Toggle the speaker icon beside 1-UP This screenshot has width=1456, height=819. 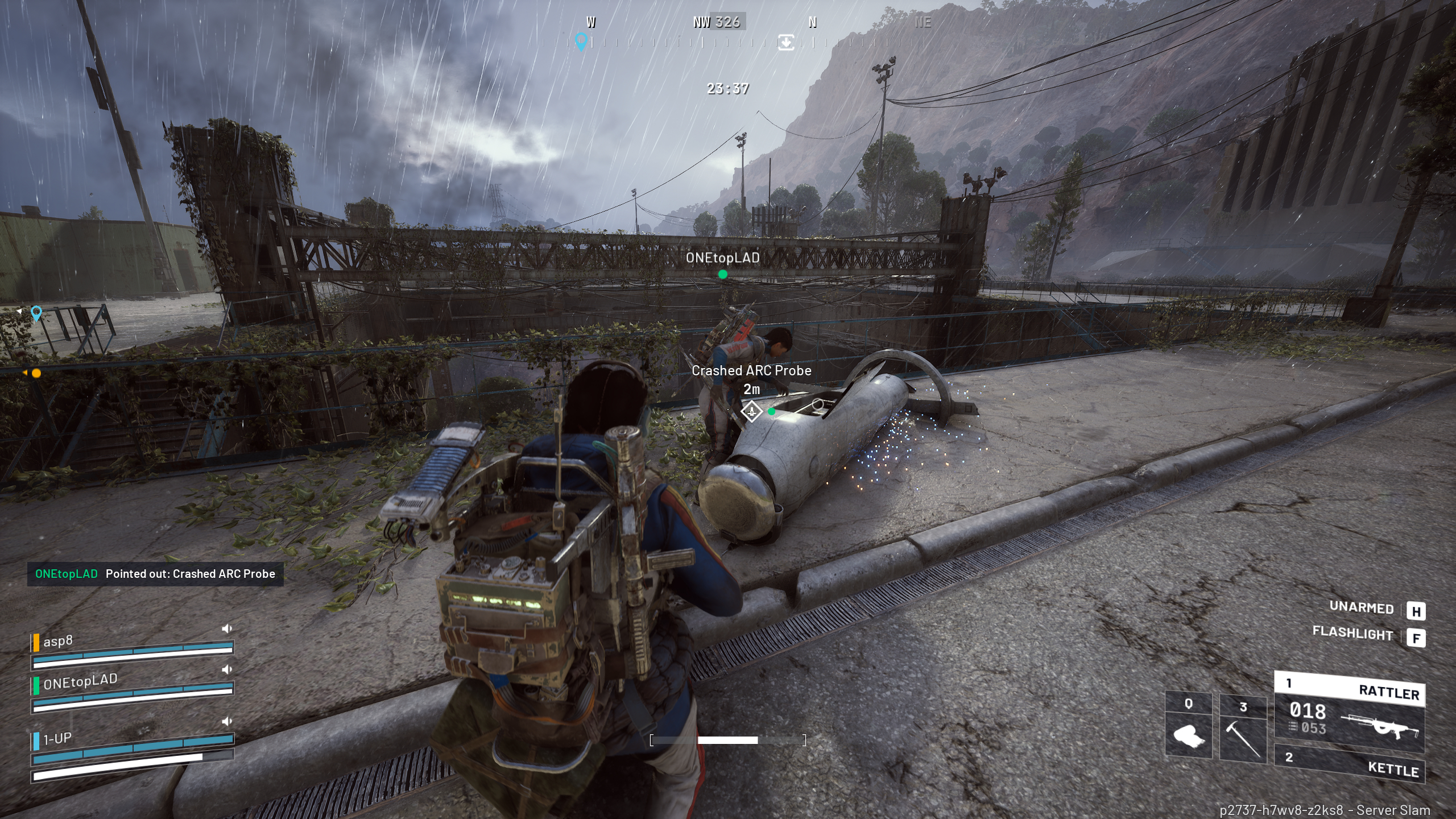click(x=227, y=721)
